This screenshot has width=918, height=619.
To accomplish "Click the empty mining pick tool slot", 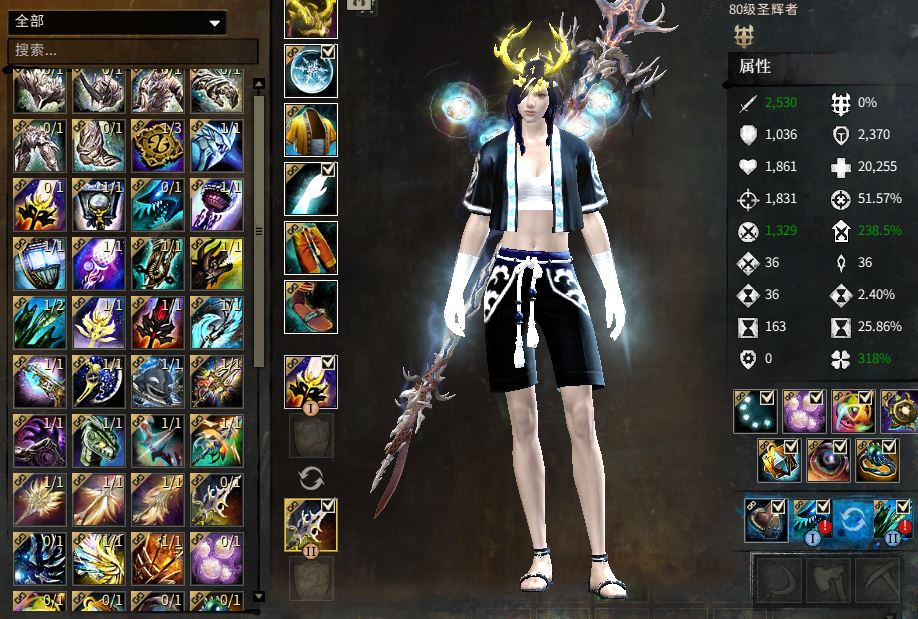I will [x=878, y=579].
